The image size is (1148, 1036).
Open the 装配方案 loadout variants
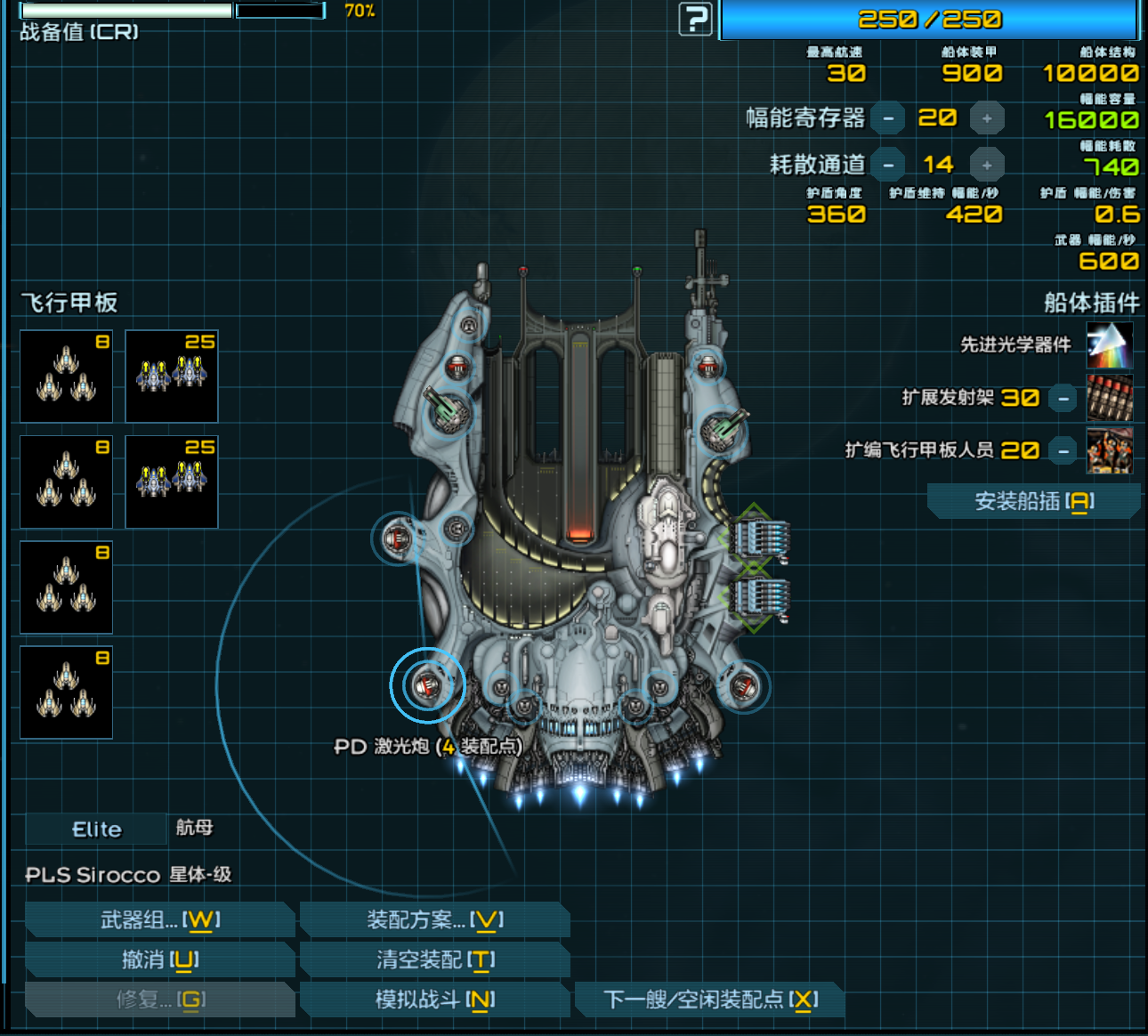coord(435,919)
